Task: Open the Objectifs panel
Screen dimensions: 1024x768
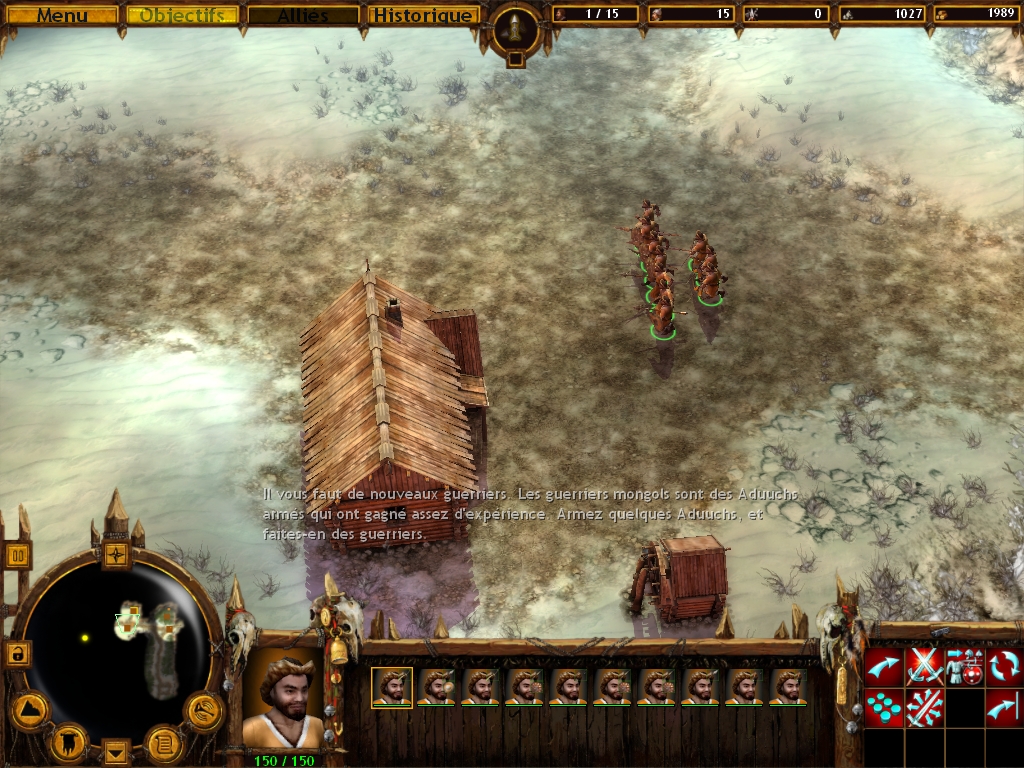Action: point(183,15)
